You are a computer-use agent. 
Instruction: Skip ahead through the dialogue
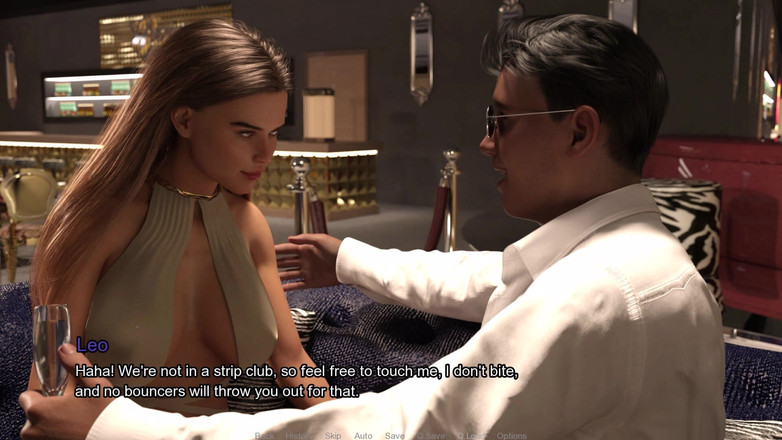(333, 436)
